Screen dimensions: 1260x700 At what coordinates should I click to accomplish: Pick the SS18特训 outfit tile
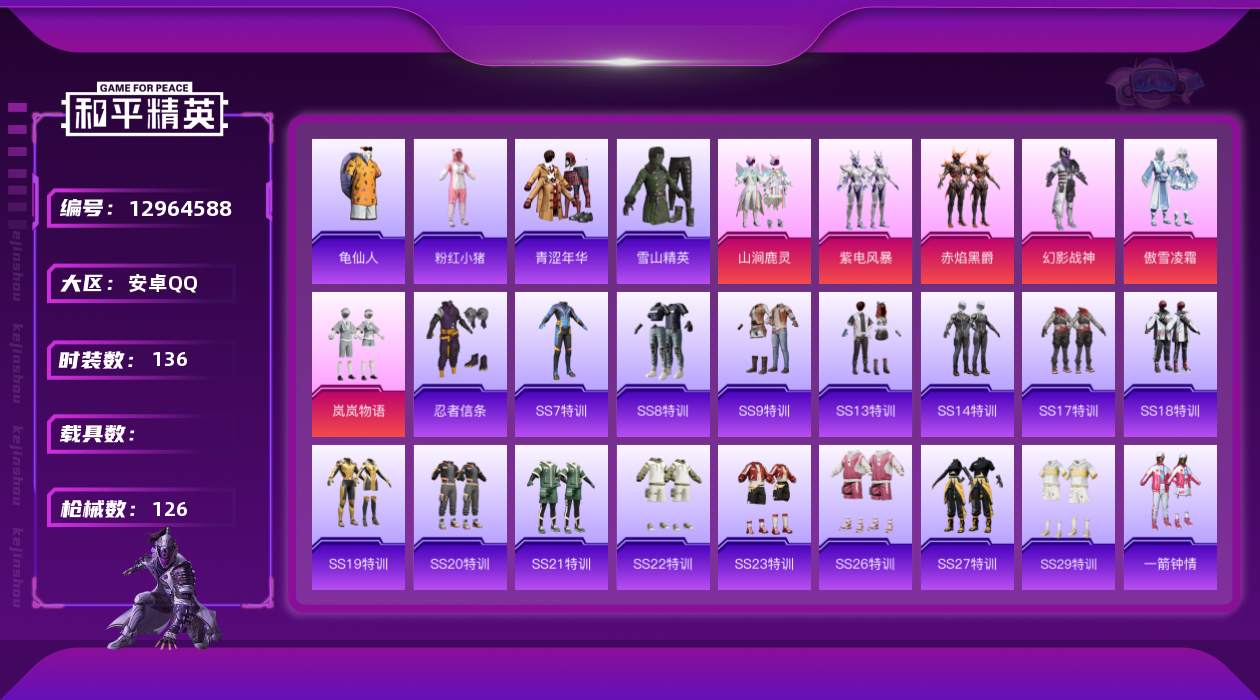click(1170, 364)
